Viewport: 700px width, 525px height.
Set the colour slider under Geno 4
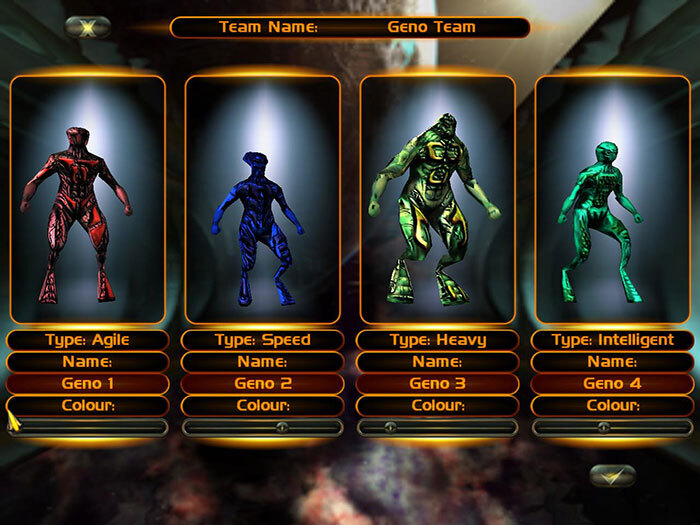click(x=602, y=427)
